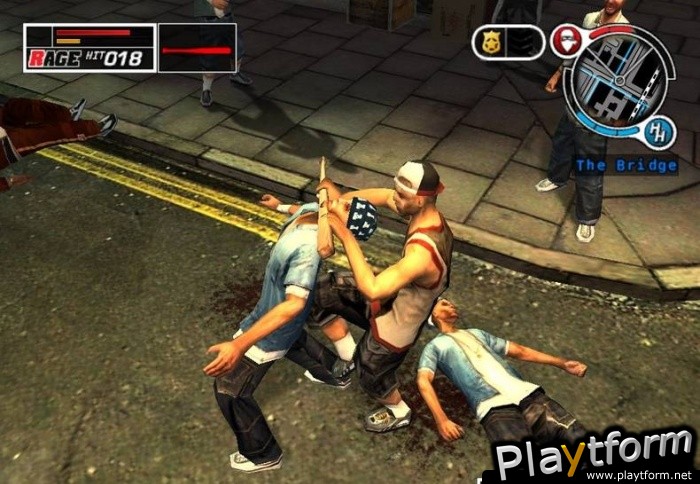Click the red masked gang face icon
This screenshot has height=484, width=700.
pyautogui.click(x=568, y=42)
